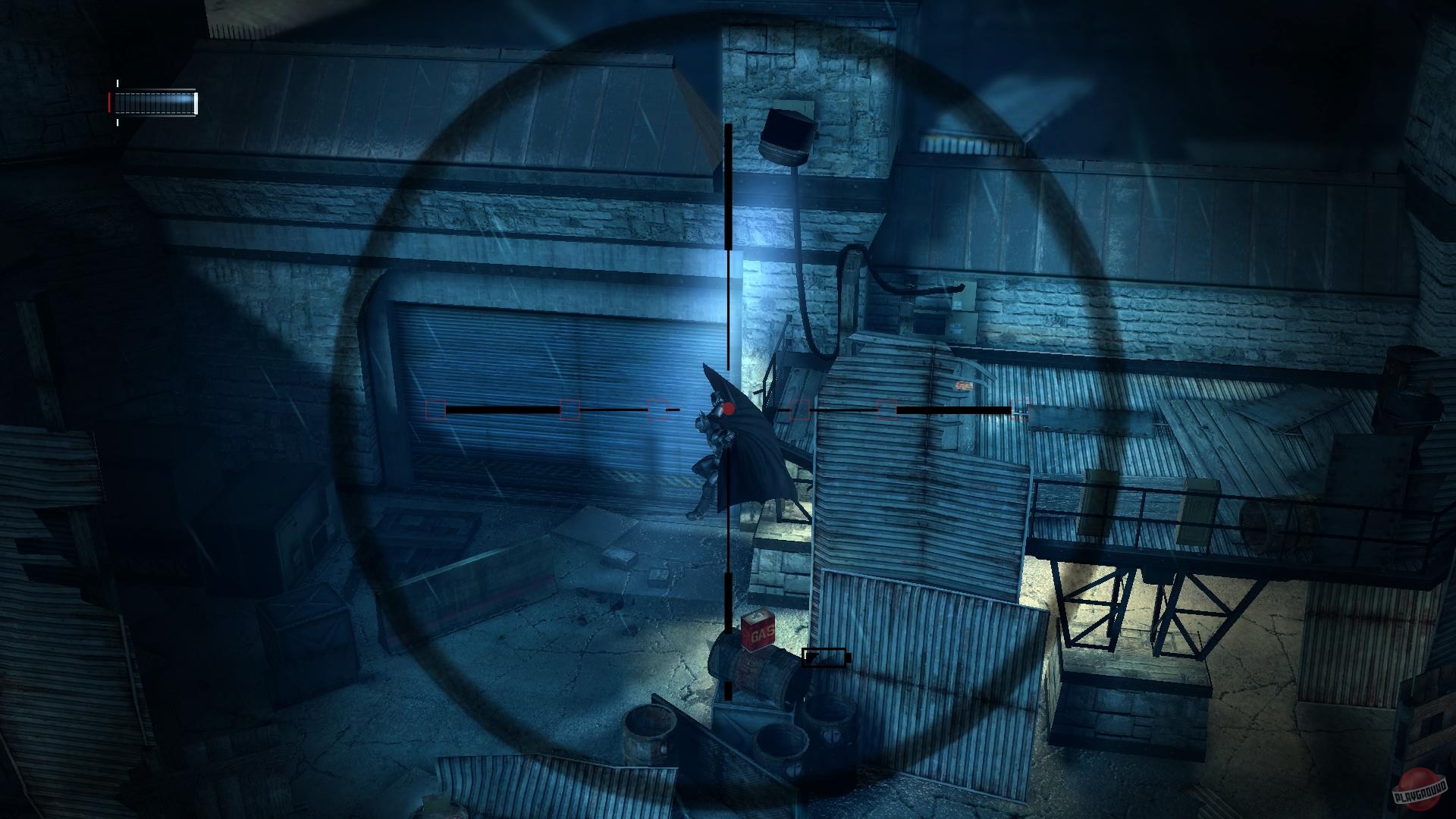This screenshot has width=1456, height=819.
Task: Click the top white tick above the power meter
Action: click(x=118, y=83)
